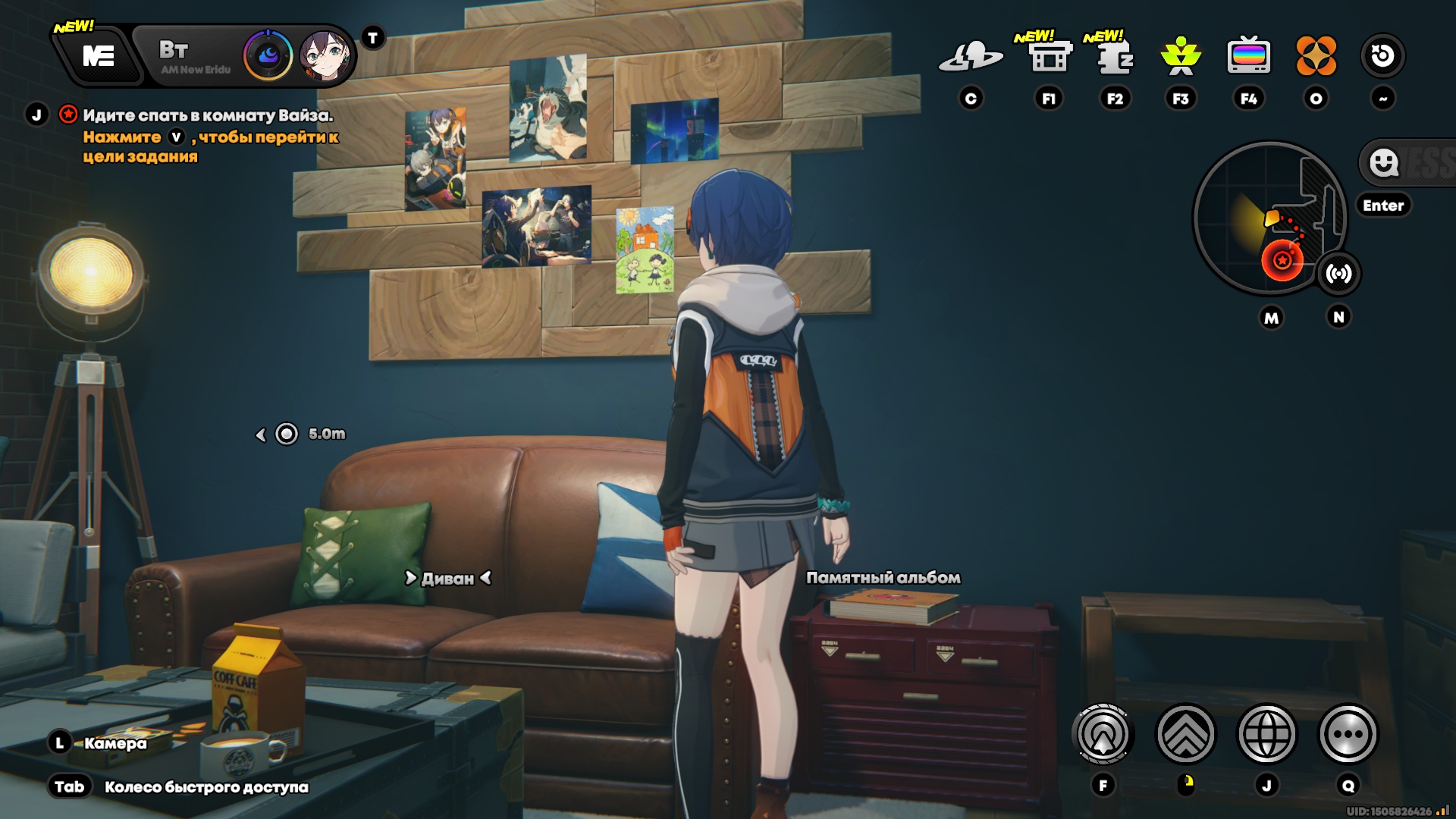The height and width of the screenshot is (819, 1456).
Task: Open the circular minimap
Action: (1269, 218)
